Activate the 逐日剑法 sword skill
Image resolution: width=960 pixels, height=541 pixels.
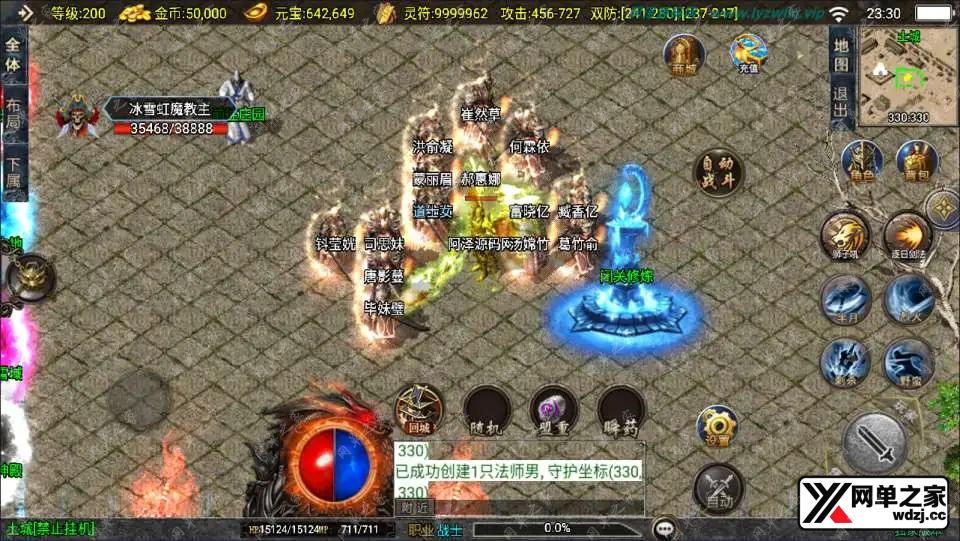point(907,236)
